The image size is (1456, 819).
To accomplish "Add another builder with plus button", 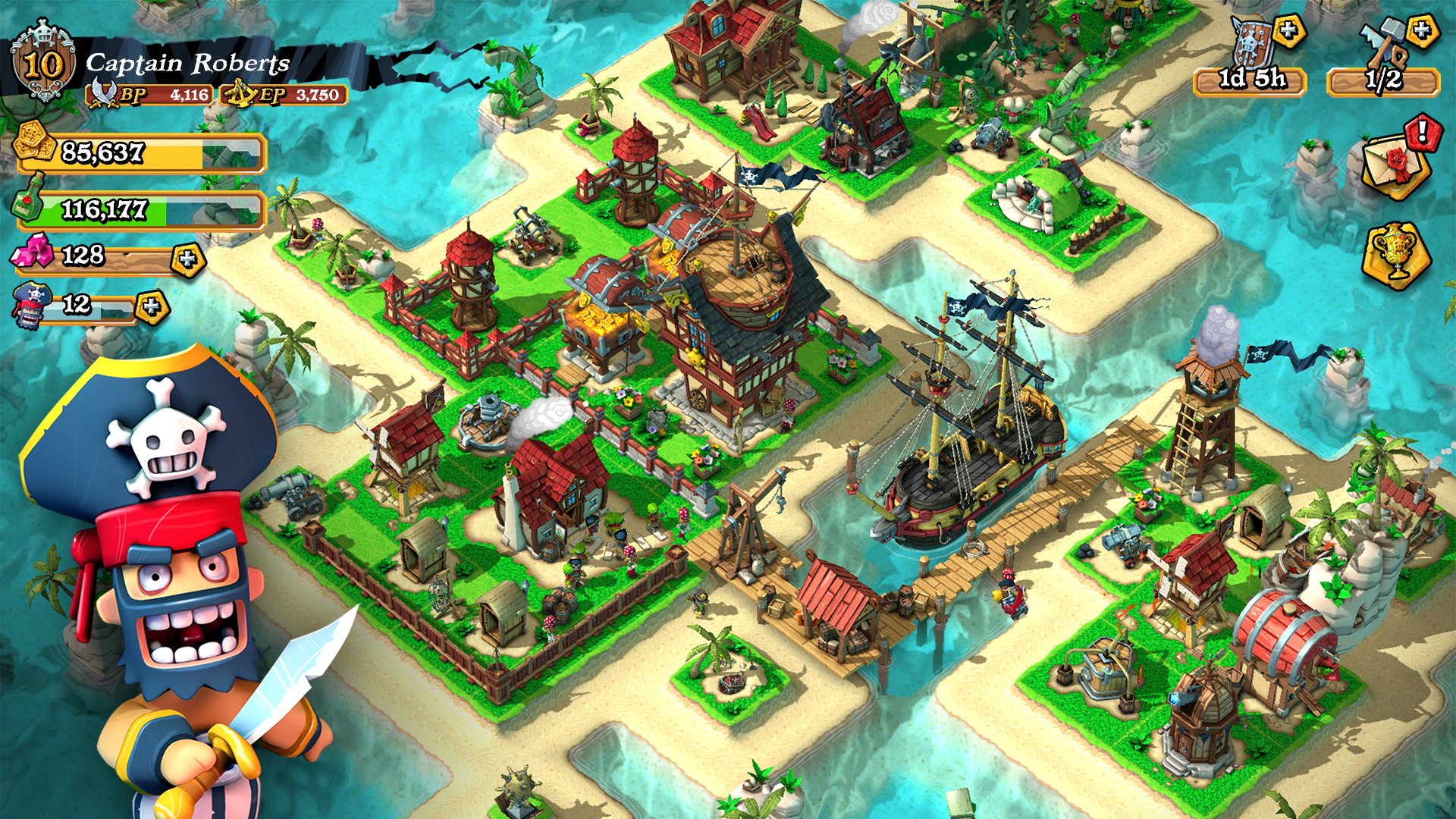I will point(1422,32).
